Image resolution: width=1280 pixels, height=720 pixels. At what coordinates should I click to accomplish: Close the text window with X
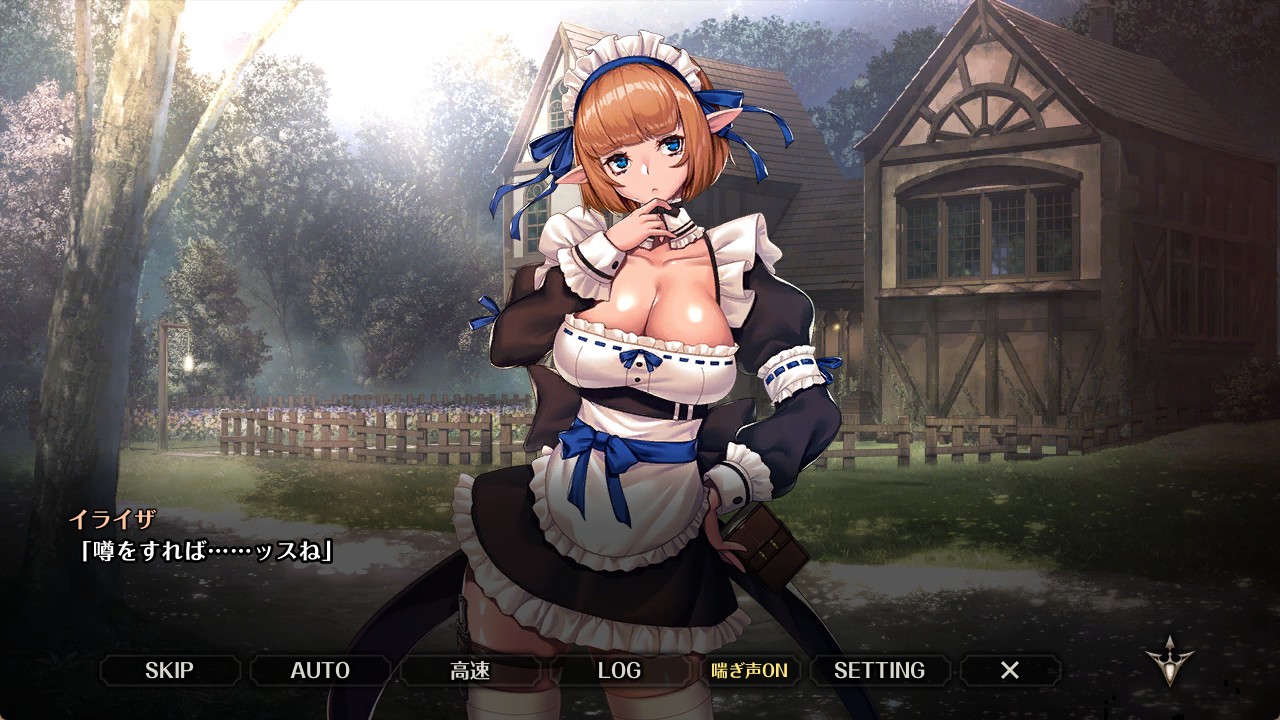1010,670
